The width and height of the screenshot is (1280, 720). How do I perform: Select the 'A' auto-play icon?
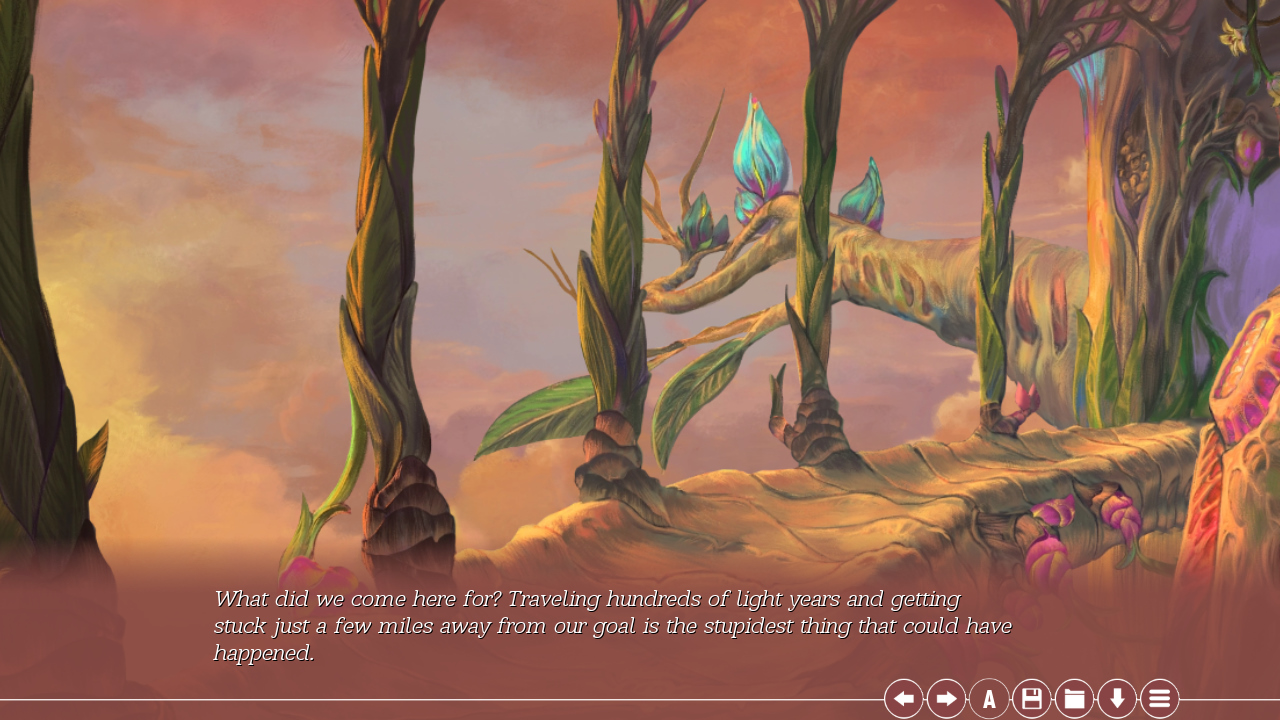point(988,697)
